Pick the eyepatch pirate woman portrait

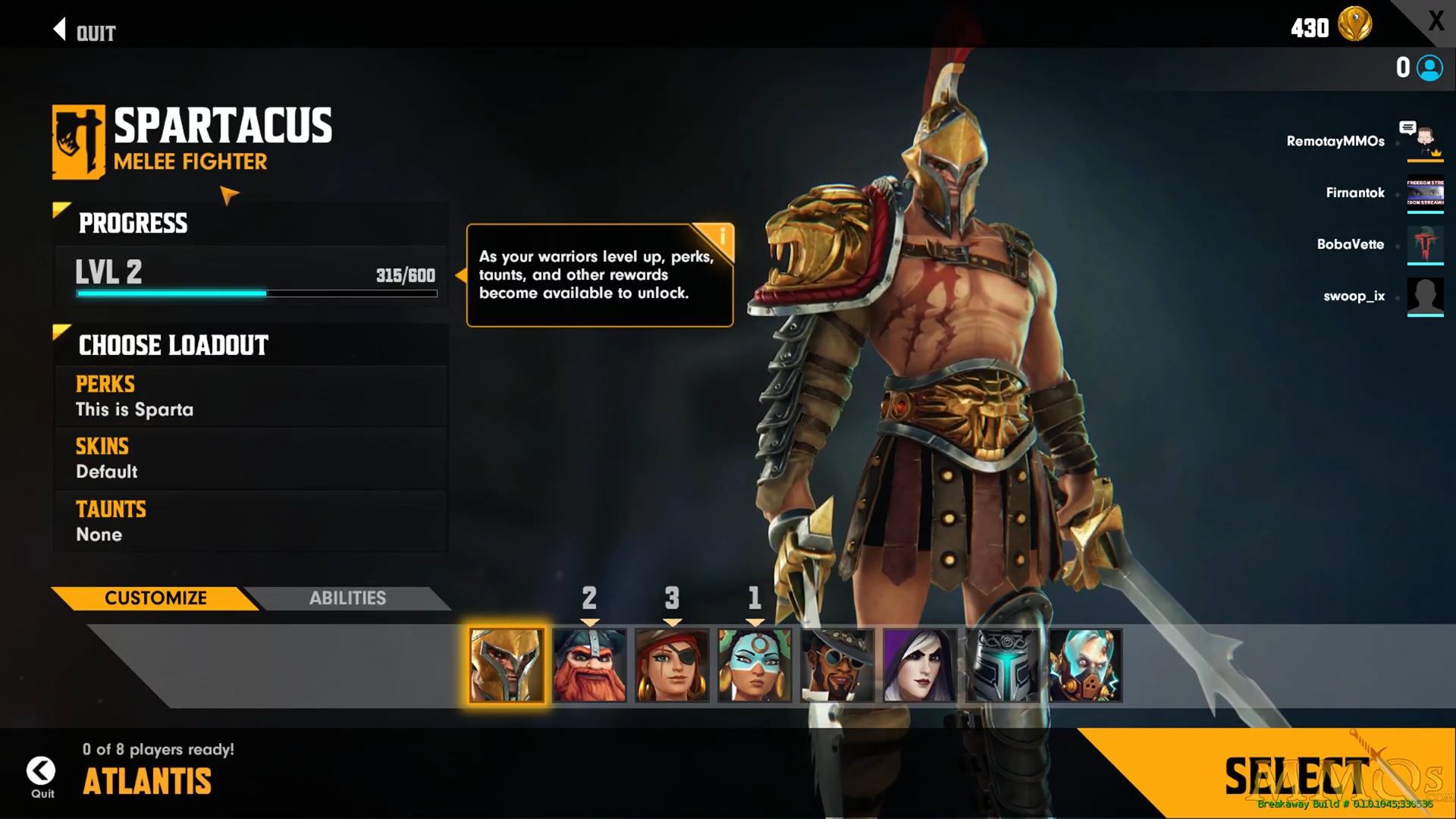[672, 665]
